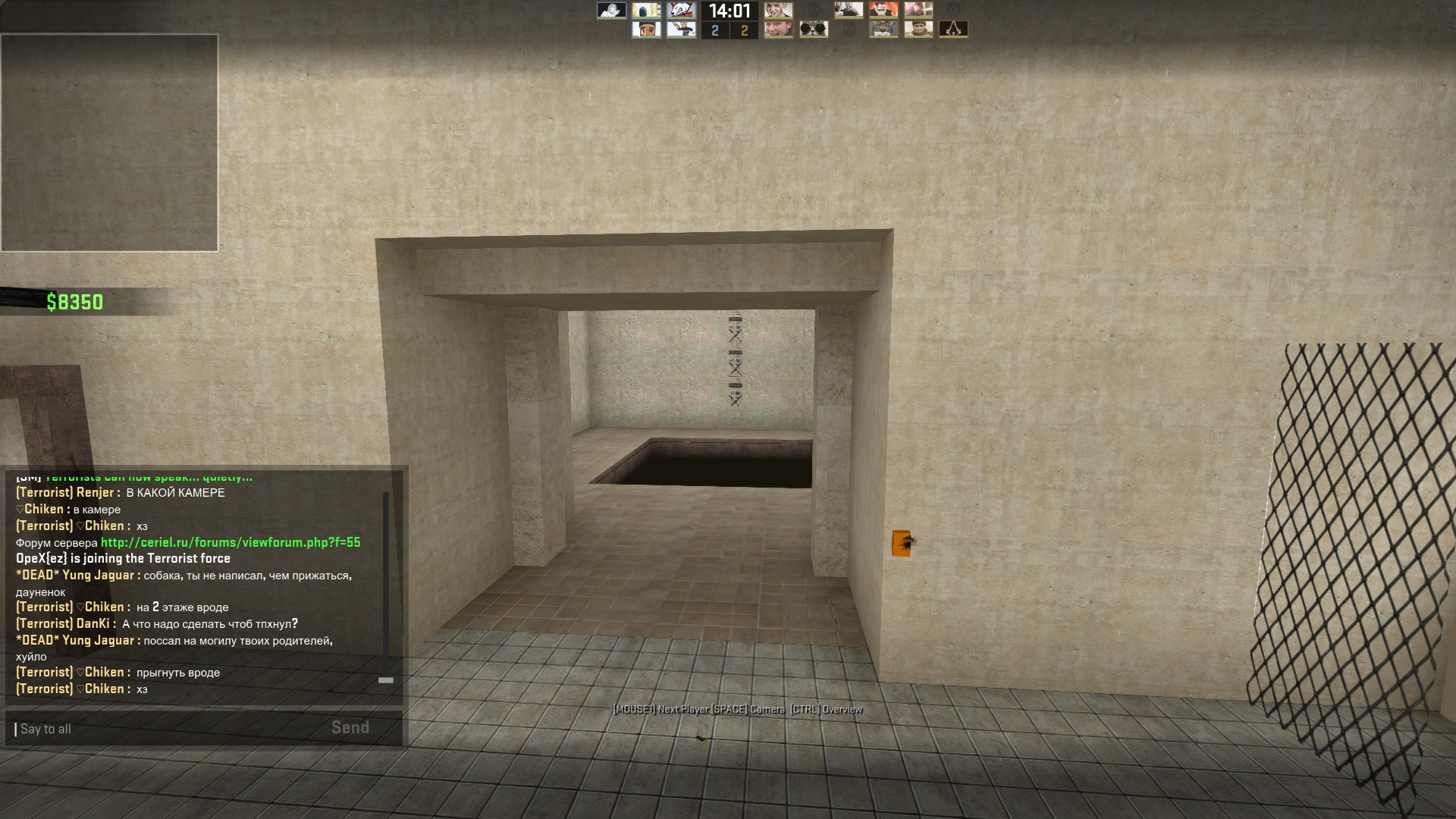The image size is (1456, 819).
Task: Click the Send chat button
Action: coord(350,728)
